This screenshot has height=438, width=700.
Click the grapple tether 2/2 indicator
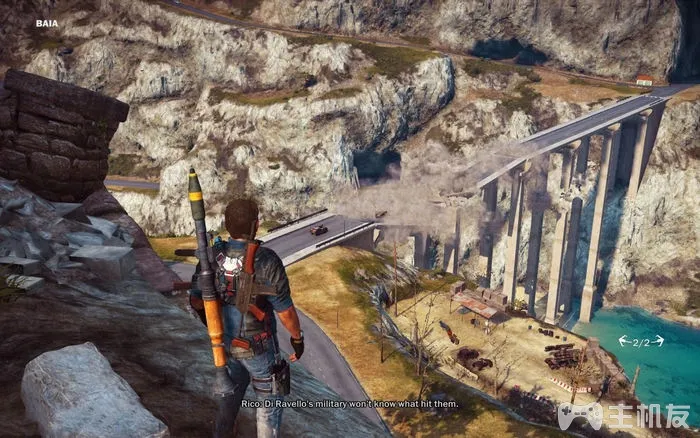coord(641,341)
